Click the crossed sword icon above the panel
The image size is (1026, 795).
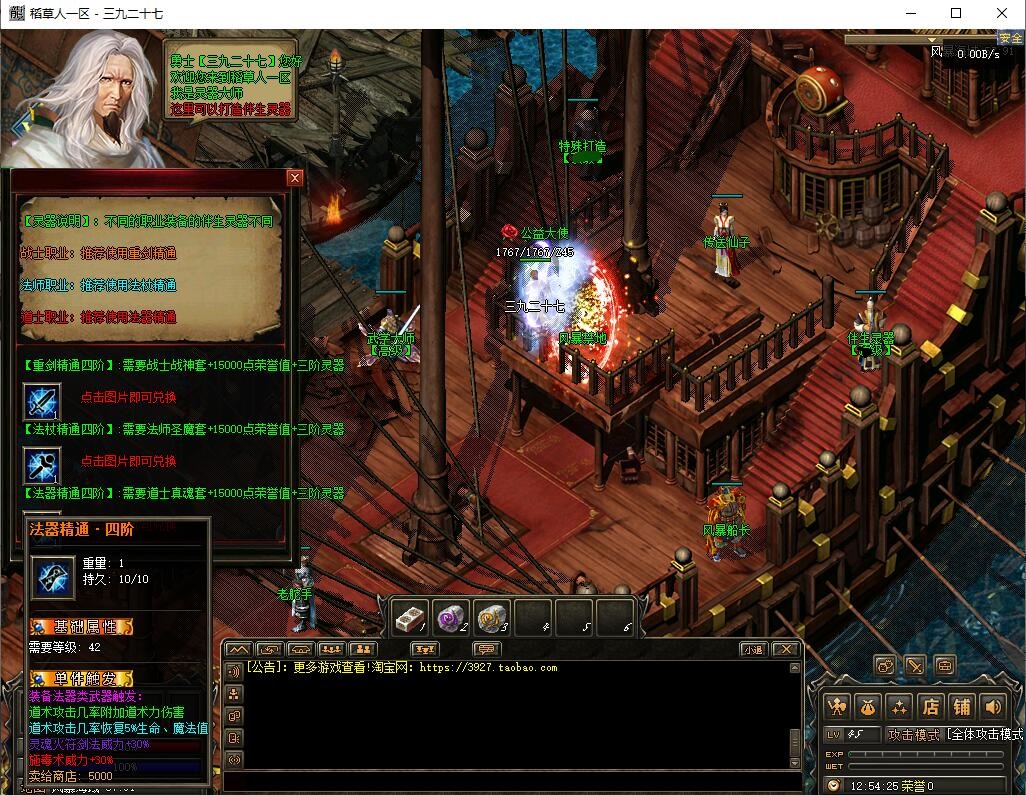point(914,665)
